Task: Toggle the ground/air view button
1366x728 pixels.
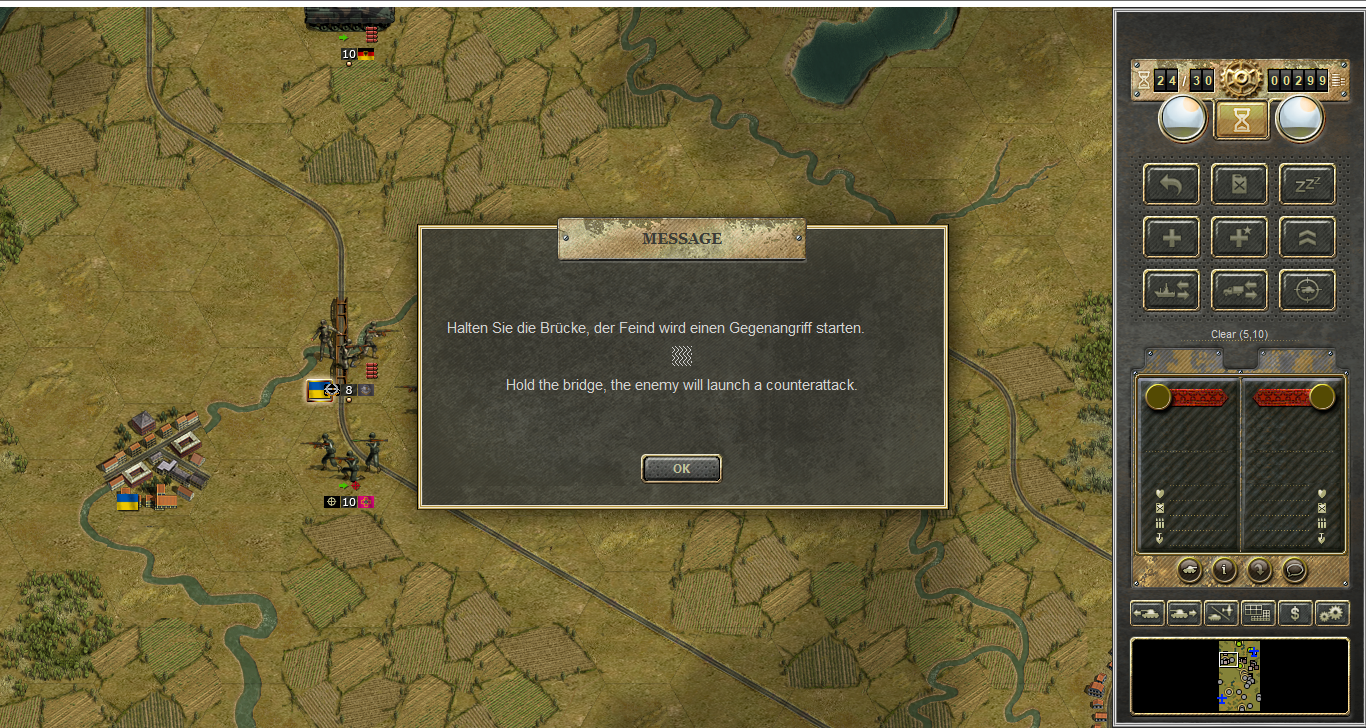Action: point(1221,613)
